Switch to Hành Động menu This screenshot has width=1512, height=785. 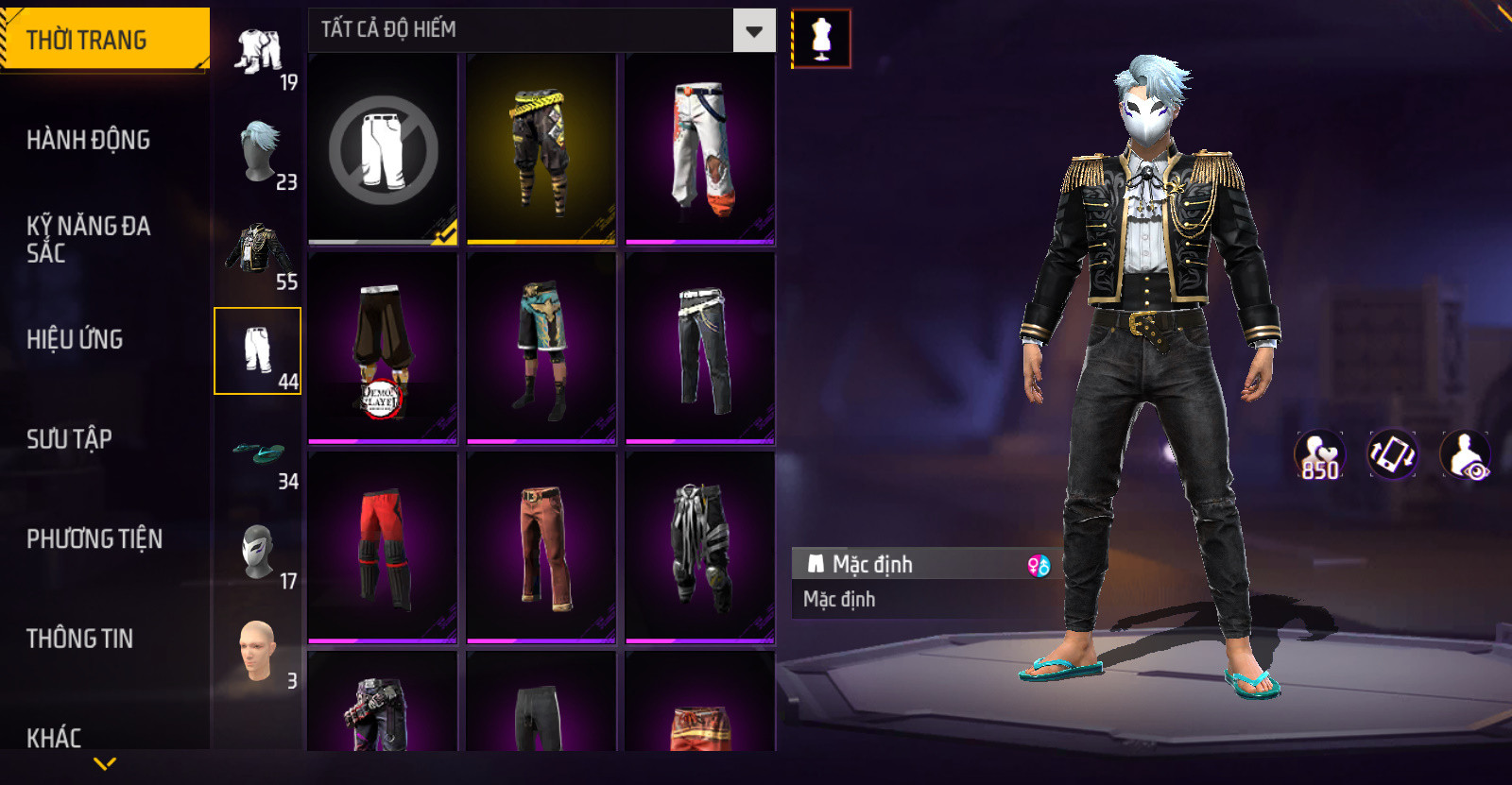(89, 140)
